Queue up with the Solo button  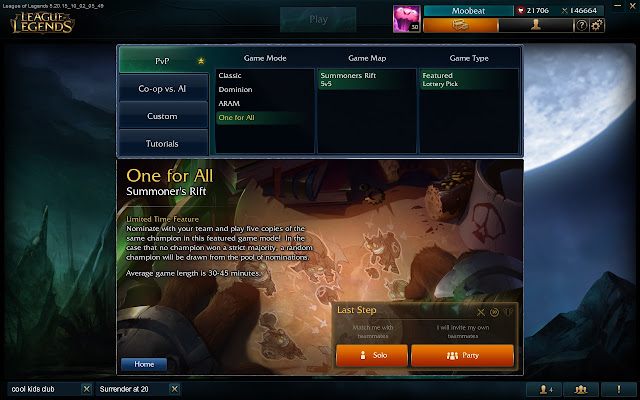371,356
